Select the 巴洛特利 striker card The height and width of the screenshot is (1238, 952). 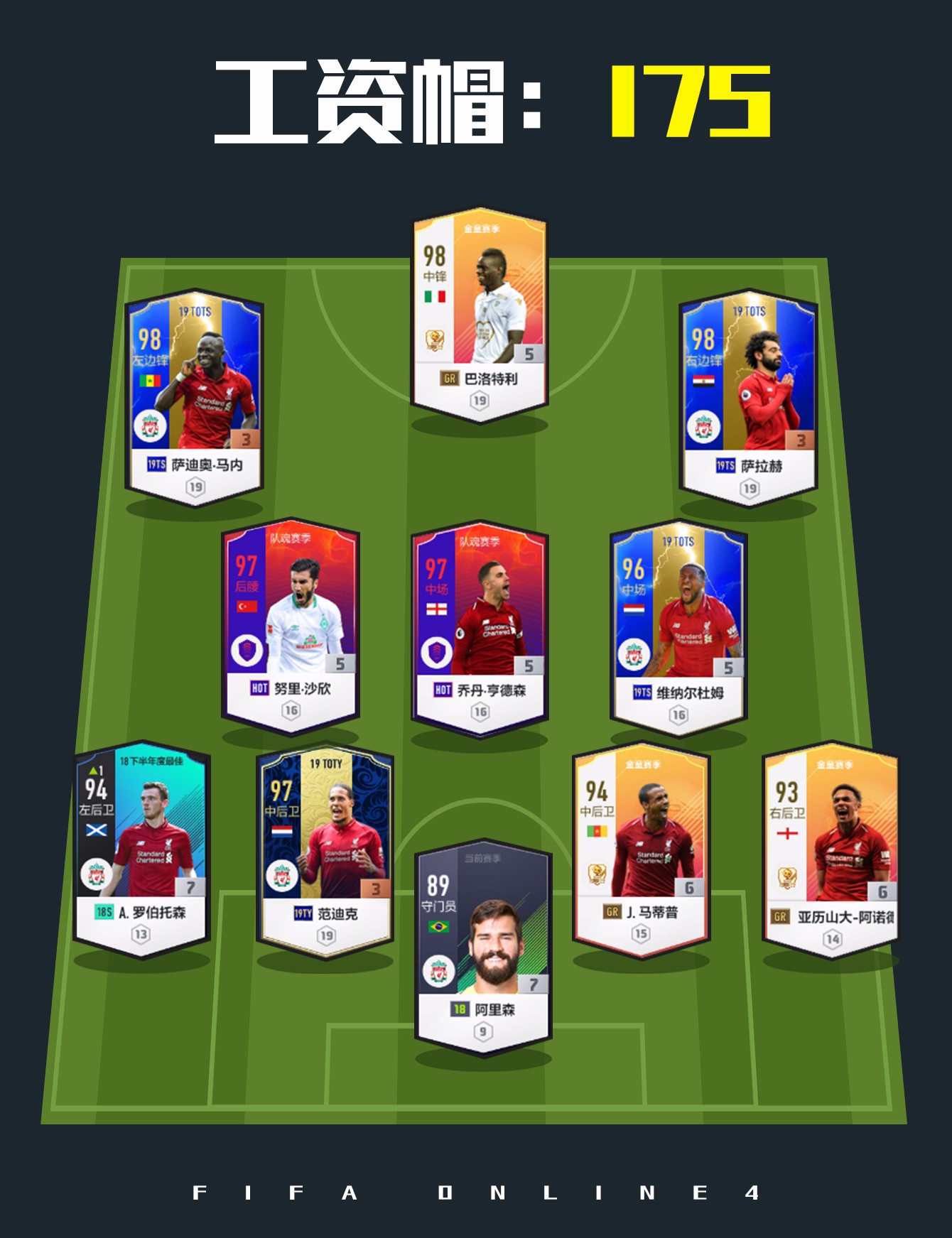click(x=480, y=320)
